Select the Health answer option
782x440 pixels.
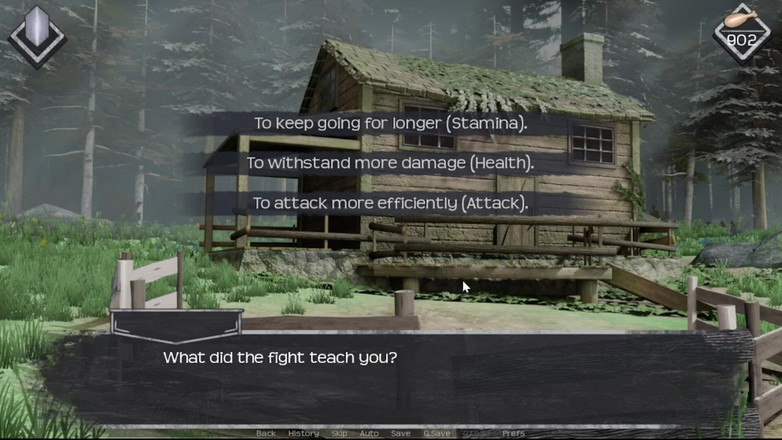coord(390,163)
